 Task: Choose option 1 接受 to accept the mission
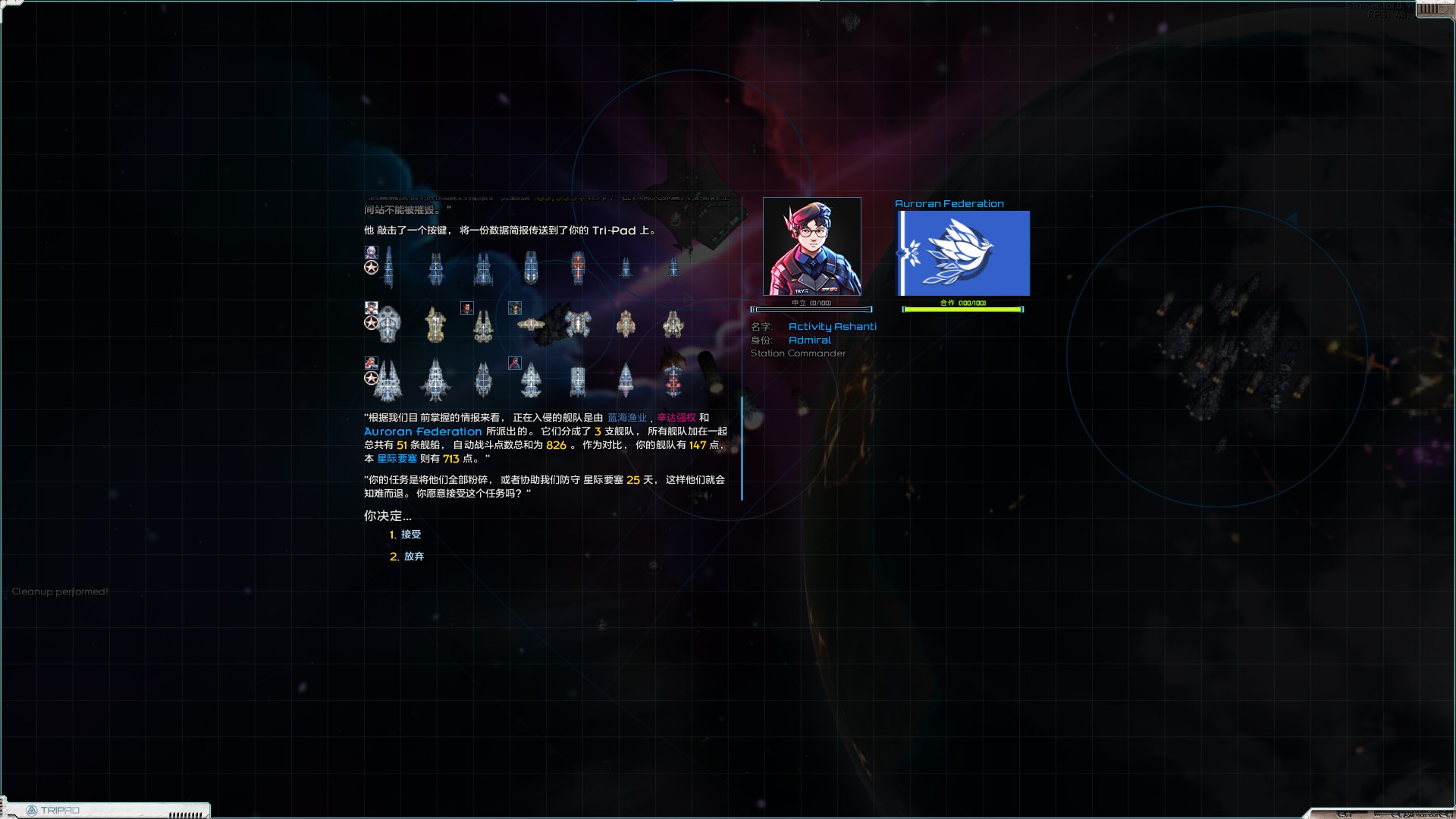tap(413, 535)
